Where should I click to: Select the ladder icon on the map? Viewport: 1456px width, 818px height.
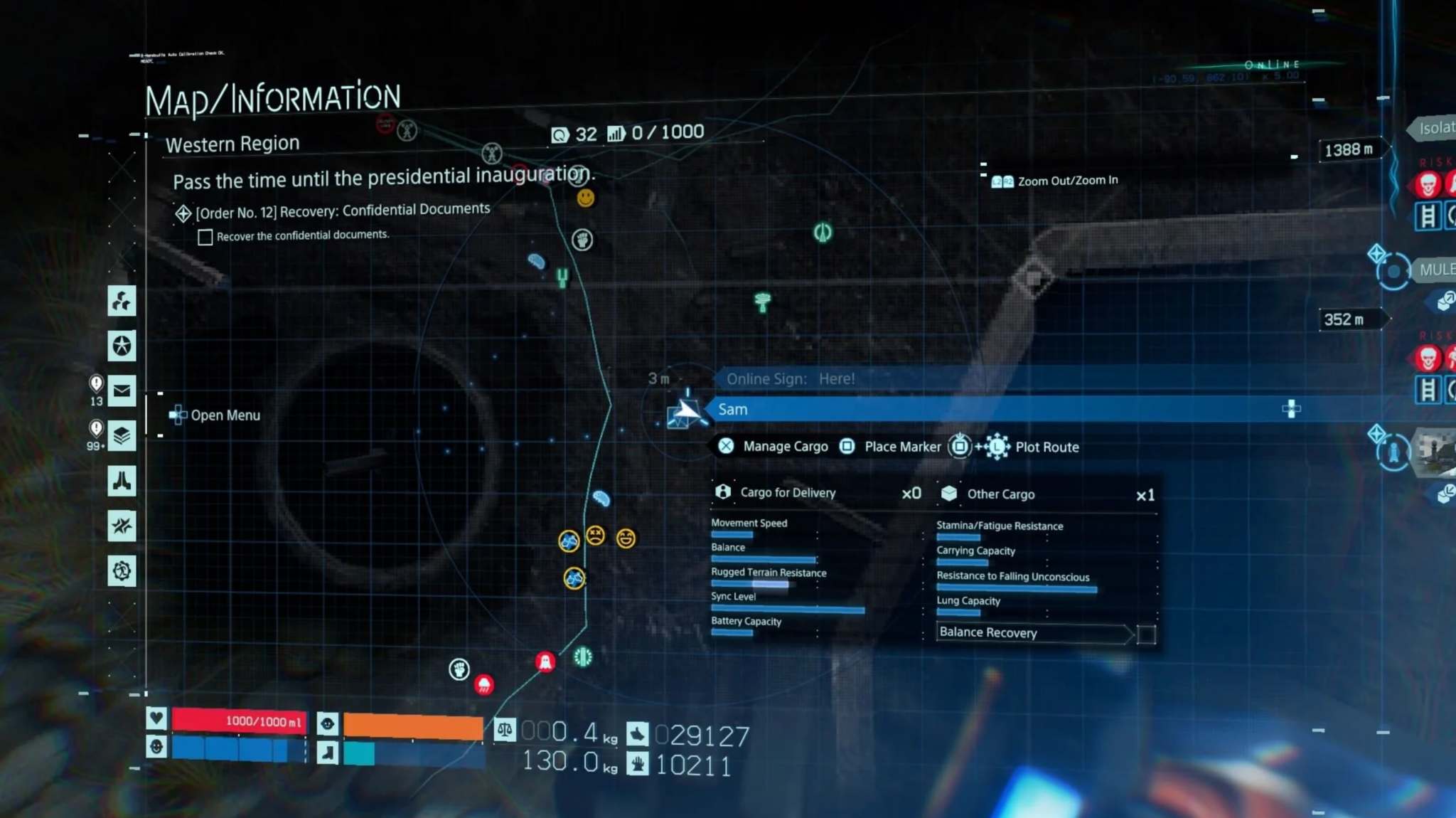click(x=562, y=277)
